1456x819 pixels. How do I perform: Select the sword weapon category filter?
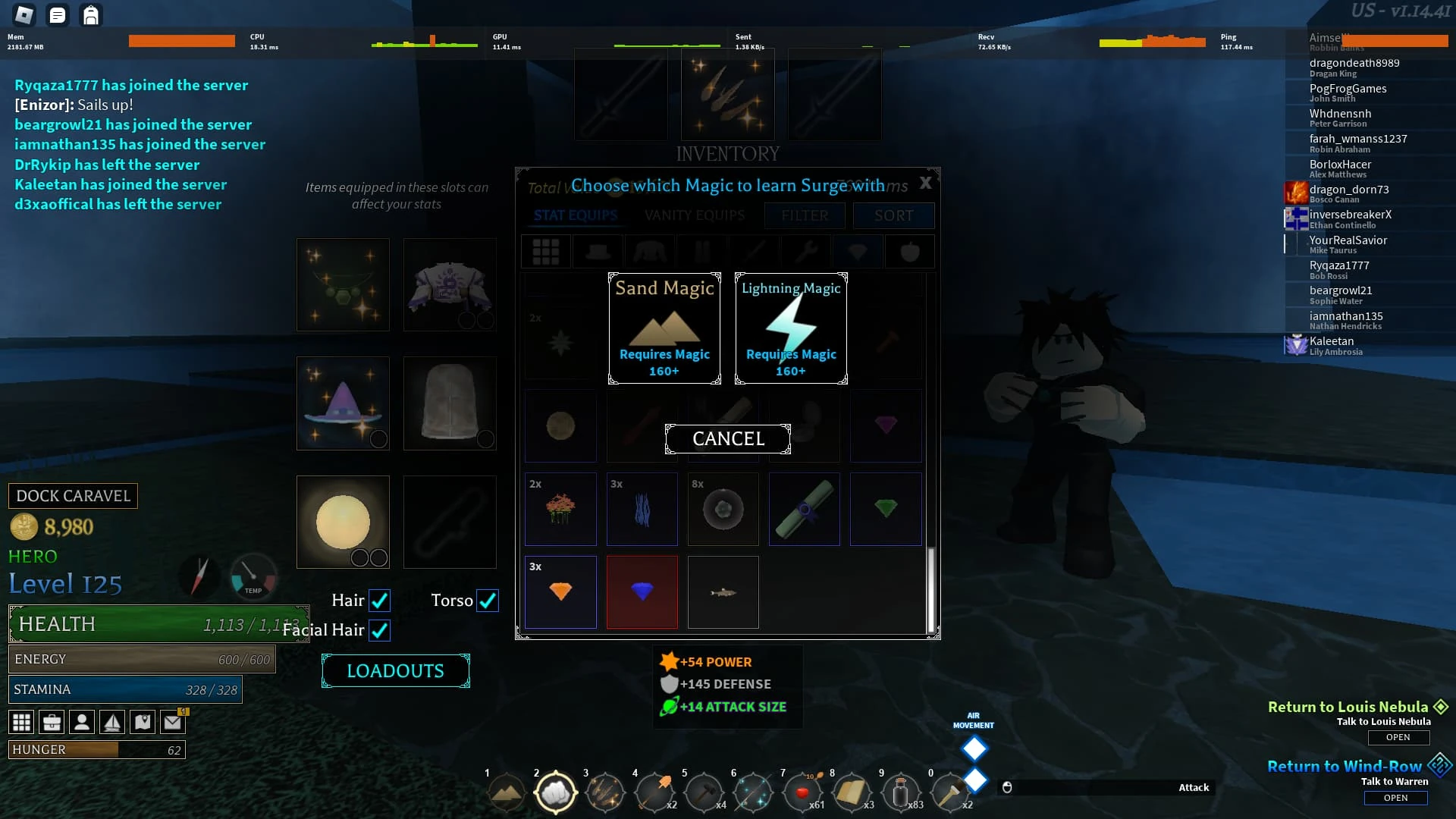pos(753,251)
